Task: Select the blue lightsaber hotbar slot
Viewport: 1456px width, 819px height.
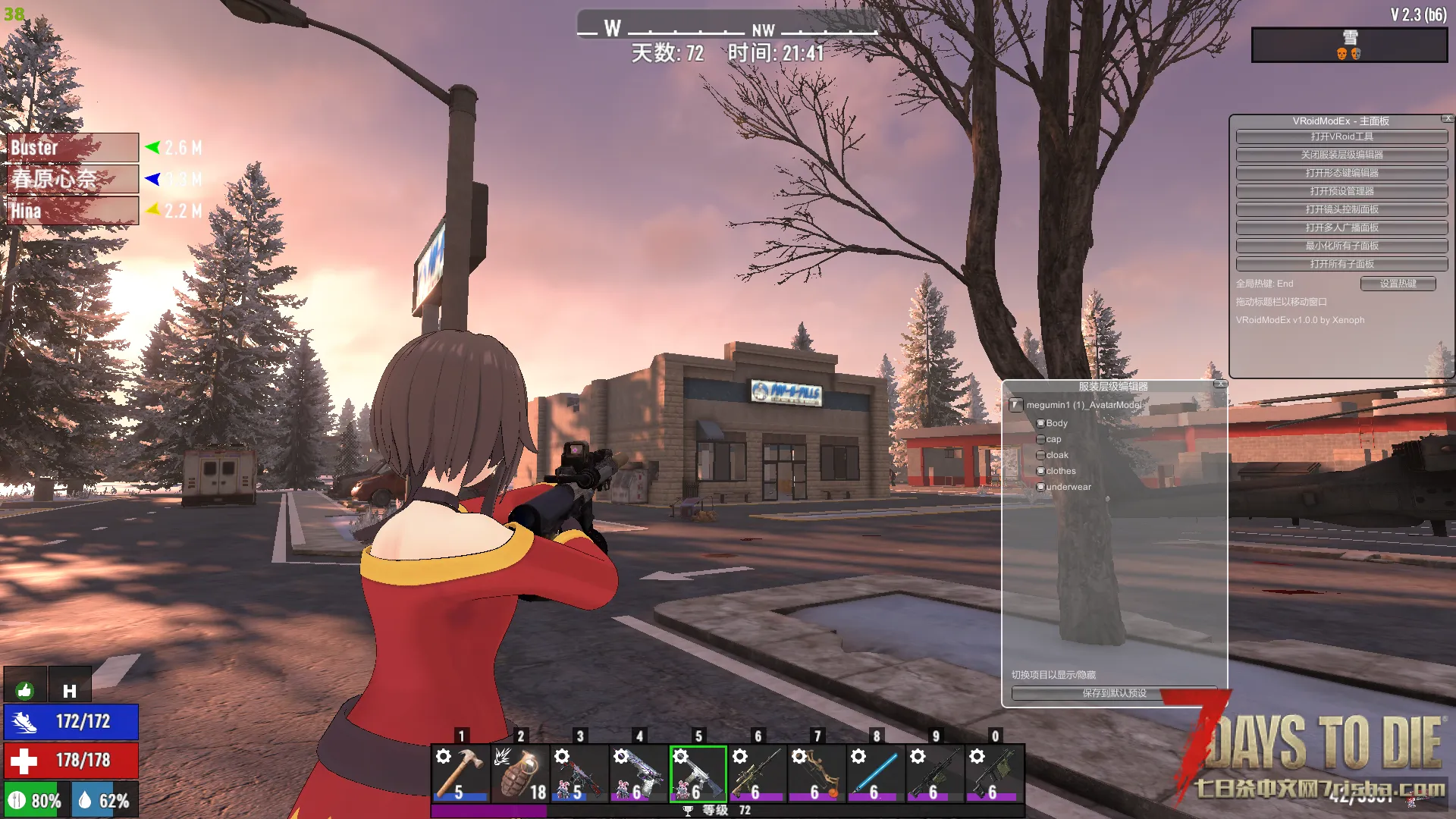Action: click(876, 773)
